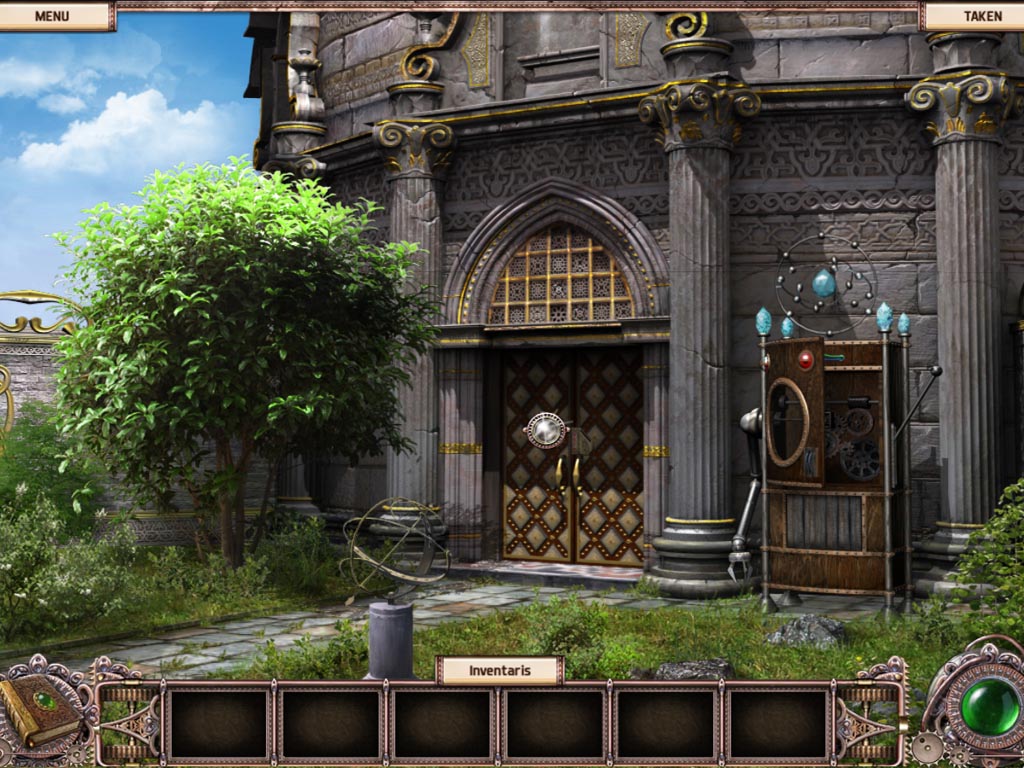The image size is (1024, 768).
Task: Open the journal book icon
Action: (40, 708)
